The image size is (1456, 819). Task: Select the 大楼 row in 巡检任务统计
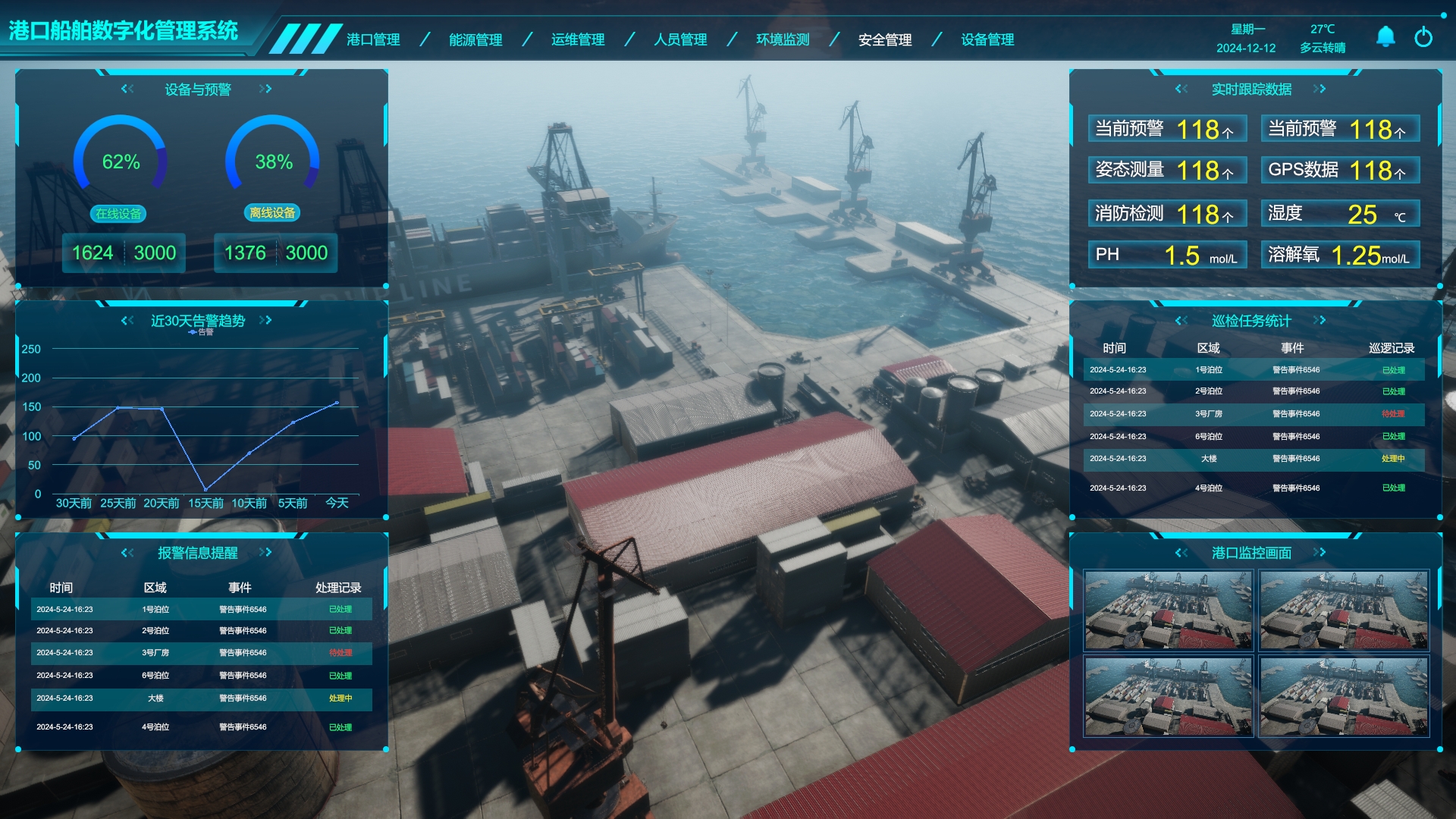click(1254, 459)
